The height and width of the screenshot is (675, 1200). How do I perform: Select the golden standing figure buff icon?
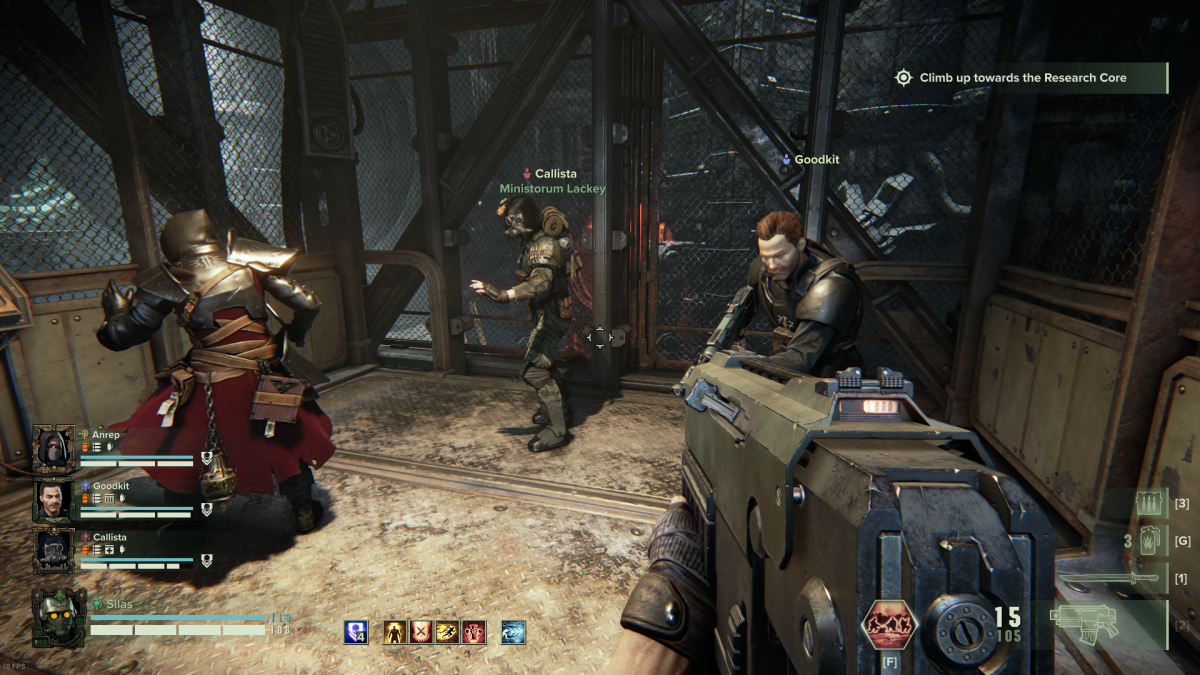(396, 632)
